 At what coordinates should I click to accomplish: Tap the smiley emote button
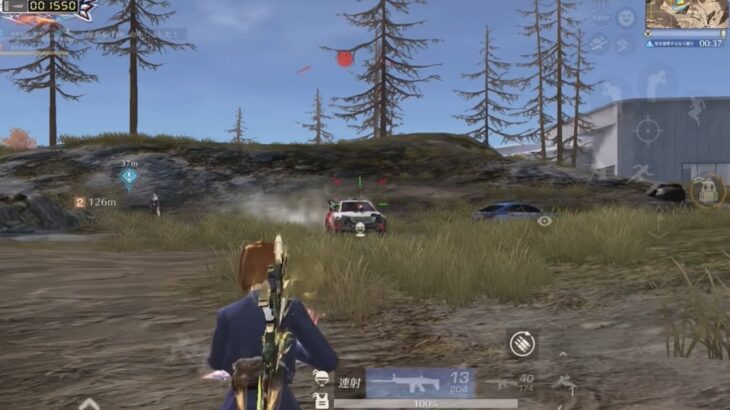point(625,18)
